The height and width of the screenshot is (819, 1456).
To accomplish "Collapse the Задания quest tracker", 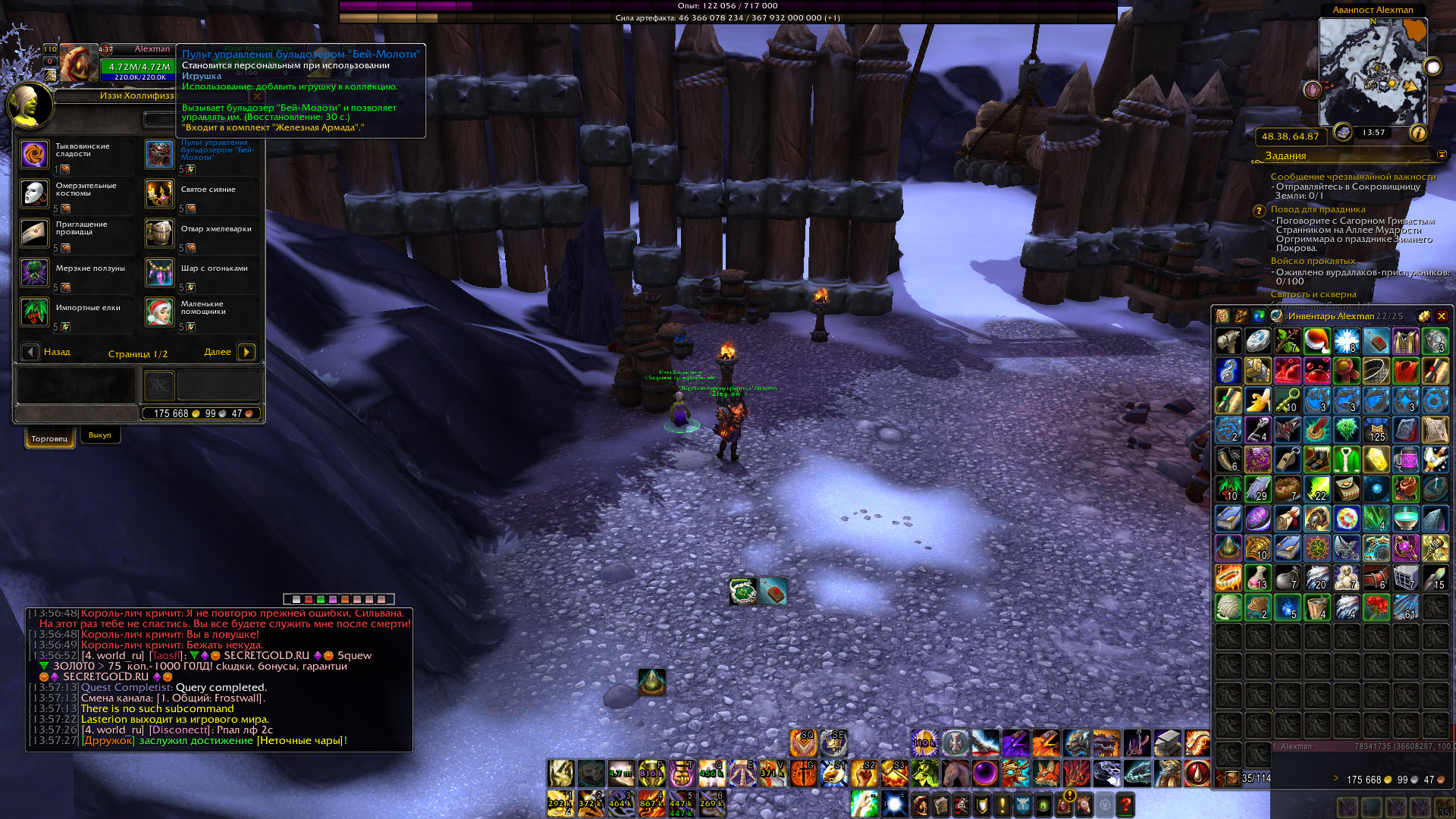I will pyautogui.click(x=1442, y=155).
